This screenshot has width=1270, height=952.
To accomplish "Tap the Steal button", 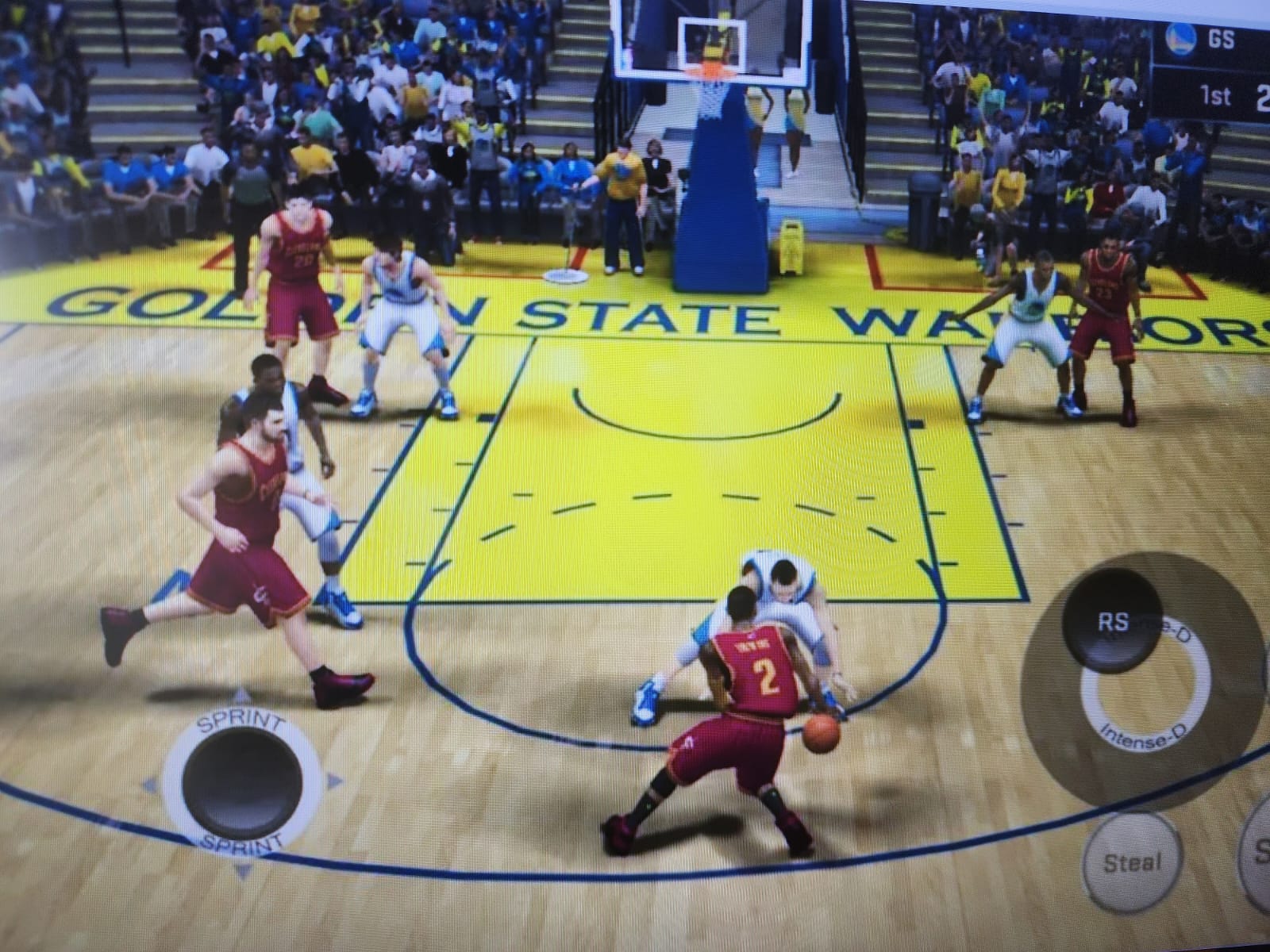I will [x=1132, y=862].
